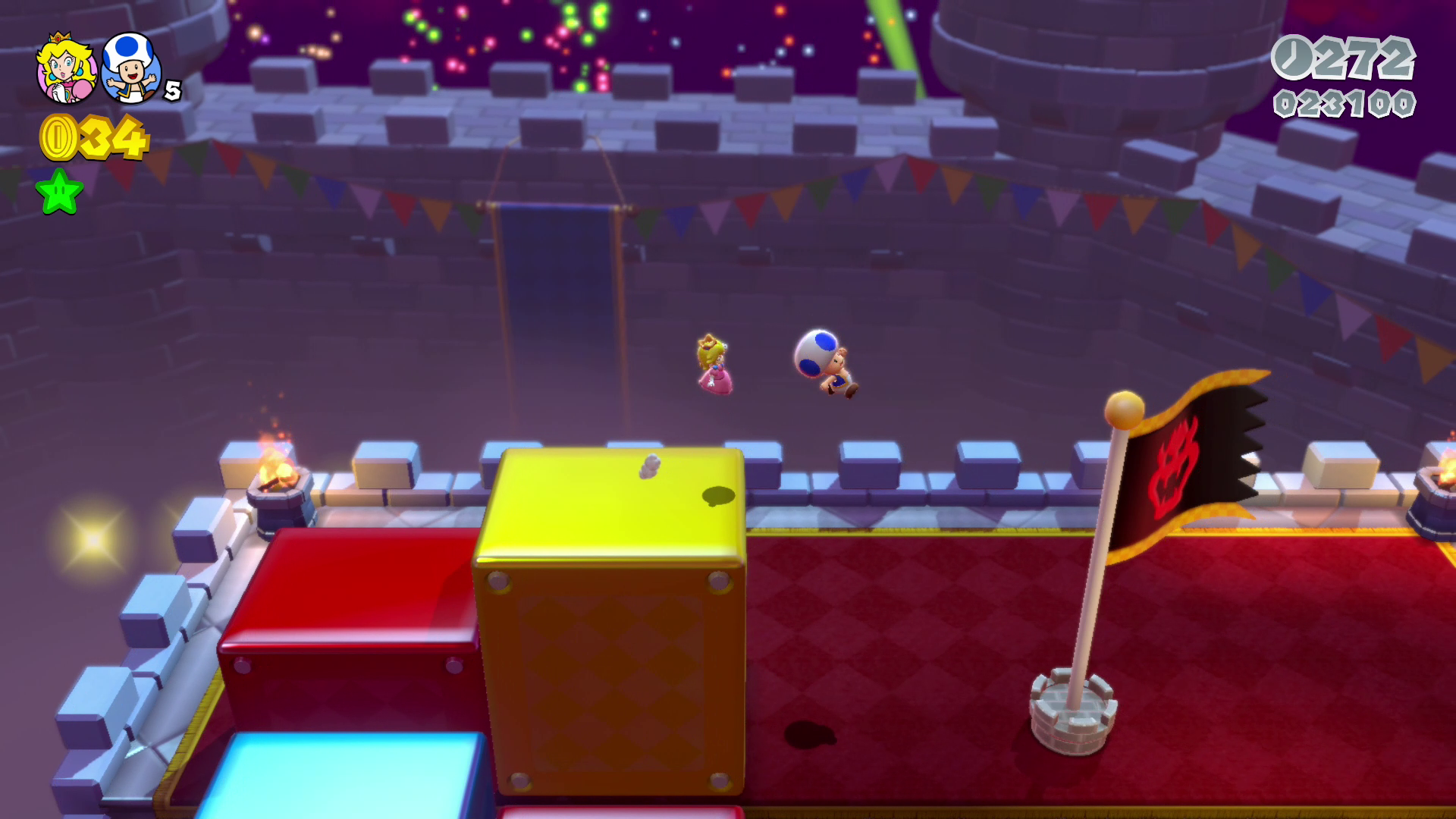Click Princess Peach's character portrait
This screenshot has width=1456, height=819.
coord(66,68)
